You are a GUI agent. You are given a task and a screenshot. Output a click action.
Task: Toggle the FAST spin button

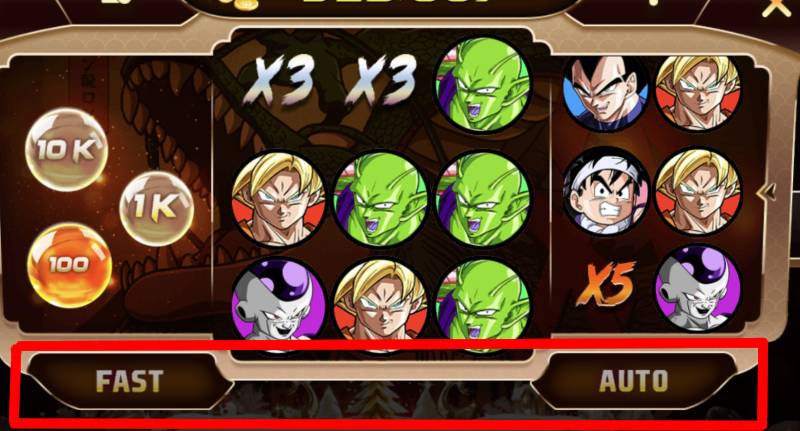point(128,380)
